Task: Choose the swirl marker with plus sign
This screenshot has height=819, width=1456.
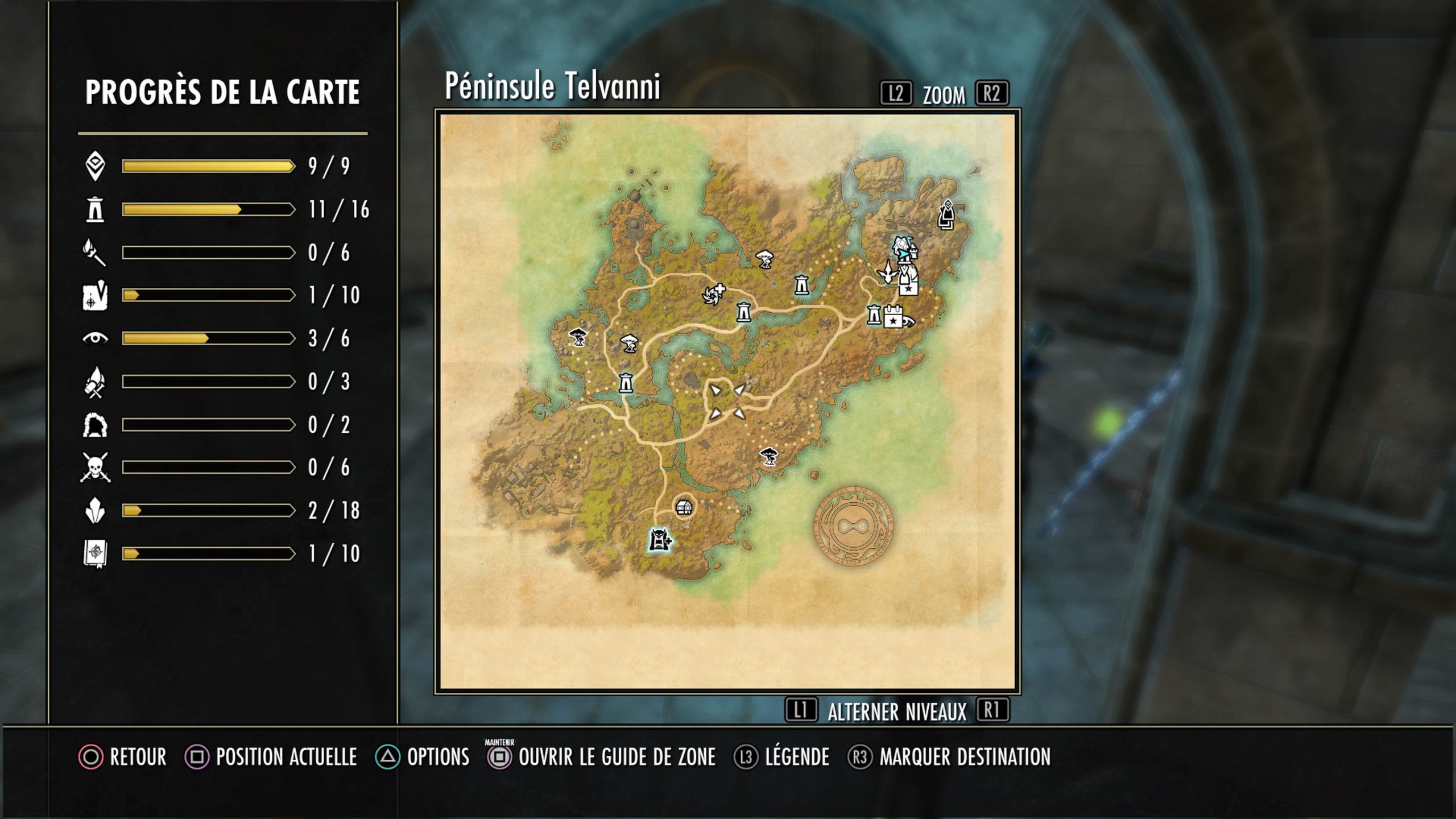Action: coord(713,294)
